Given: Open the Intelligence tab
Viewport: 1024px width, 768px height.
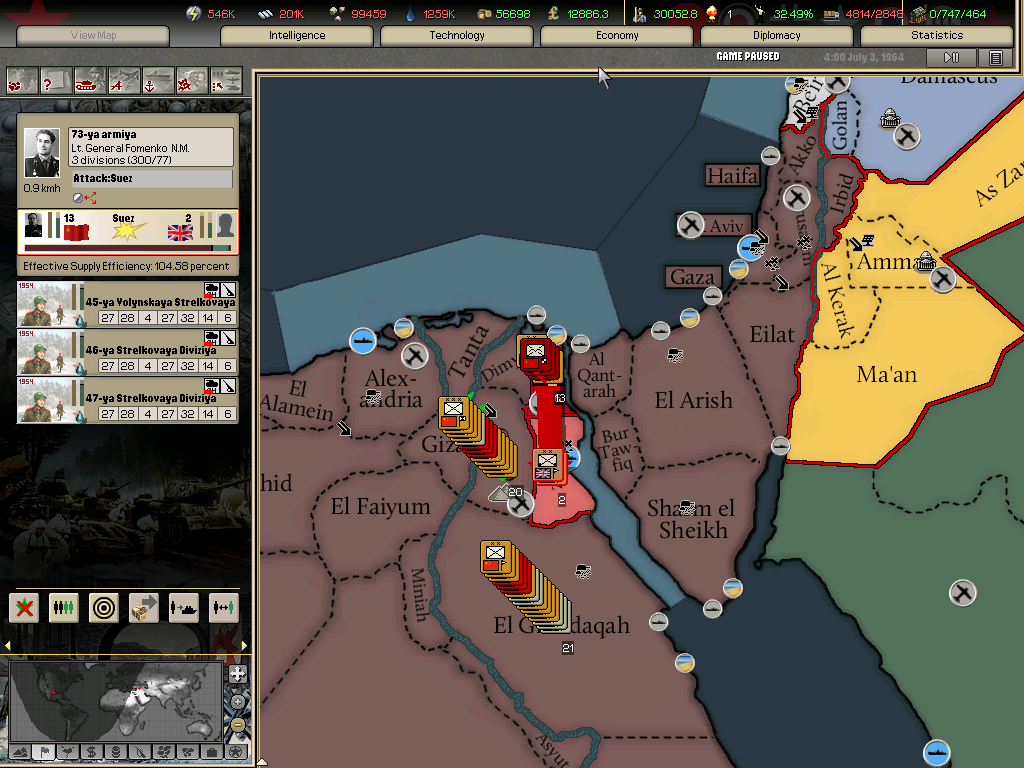Looking at the screenshot, I should (x=297, y=35).
